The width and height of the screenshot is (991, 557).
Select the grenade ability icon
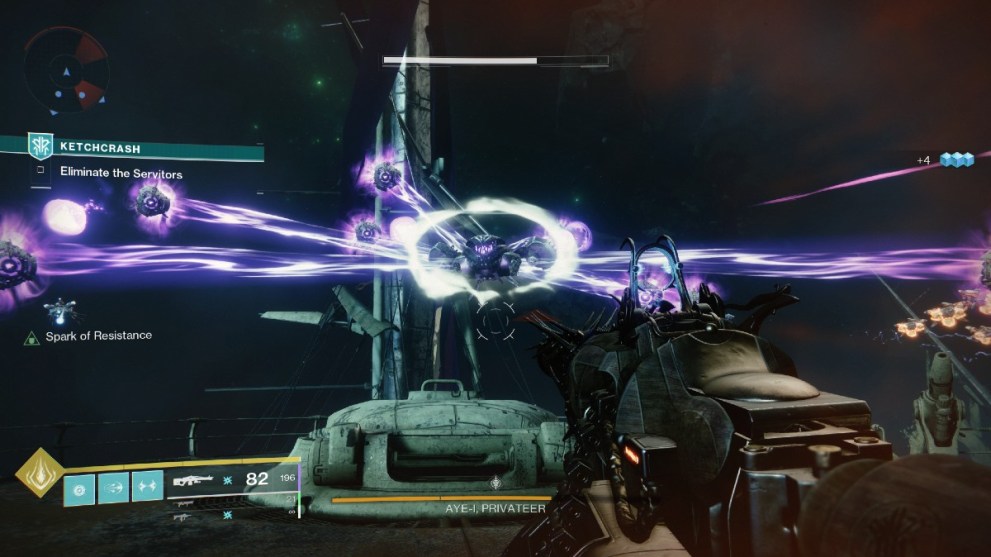(80, 487)
